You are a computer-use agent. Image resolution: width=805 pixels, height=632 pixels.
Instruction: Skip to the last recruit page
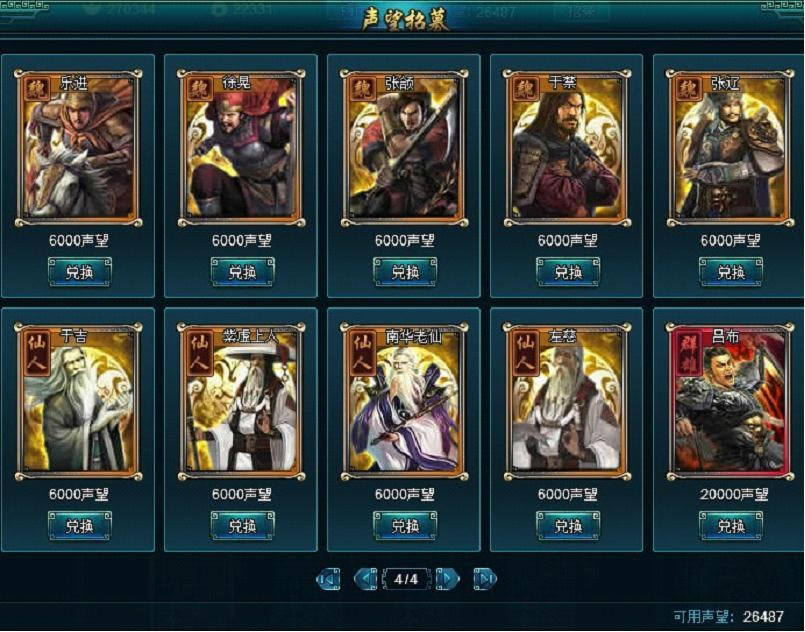click(484, 579)
